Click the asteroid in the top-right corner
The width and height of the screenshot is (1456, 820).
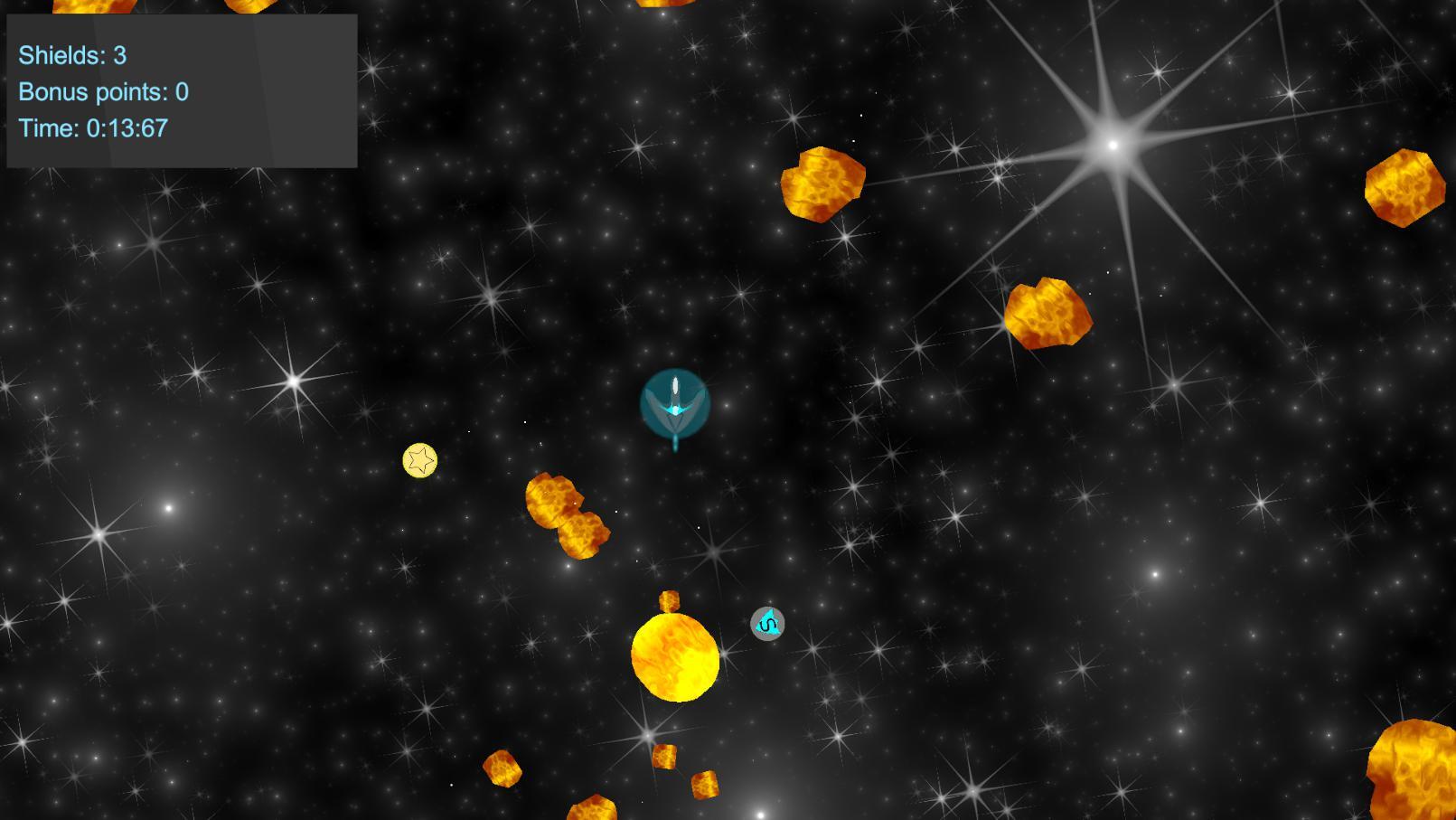pos(1404,188)
